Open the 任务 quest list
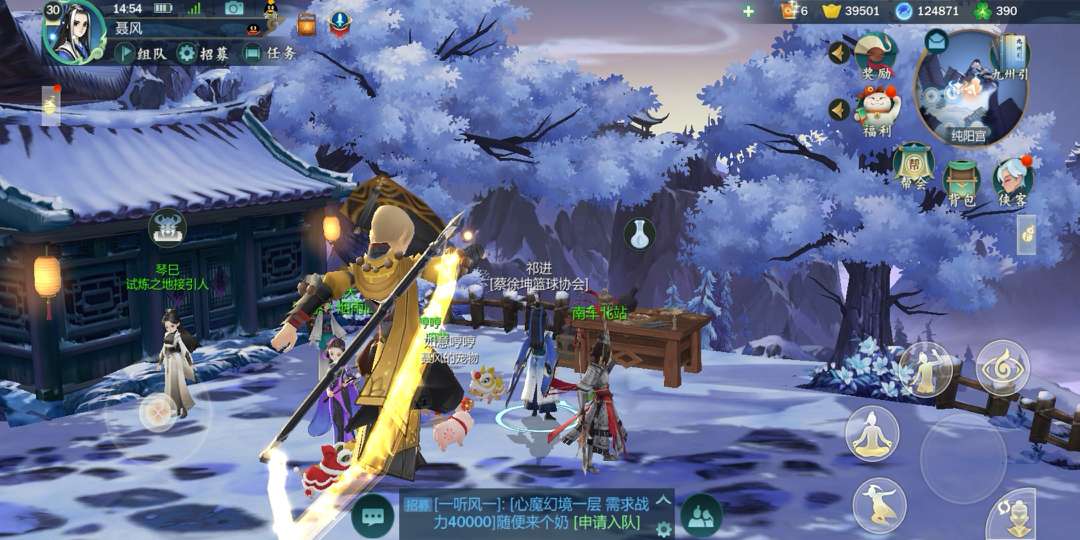The height and width of the screenshot is (540, 1080). (270, 53)
